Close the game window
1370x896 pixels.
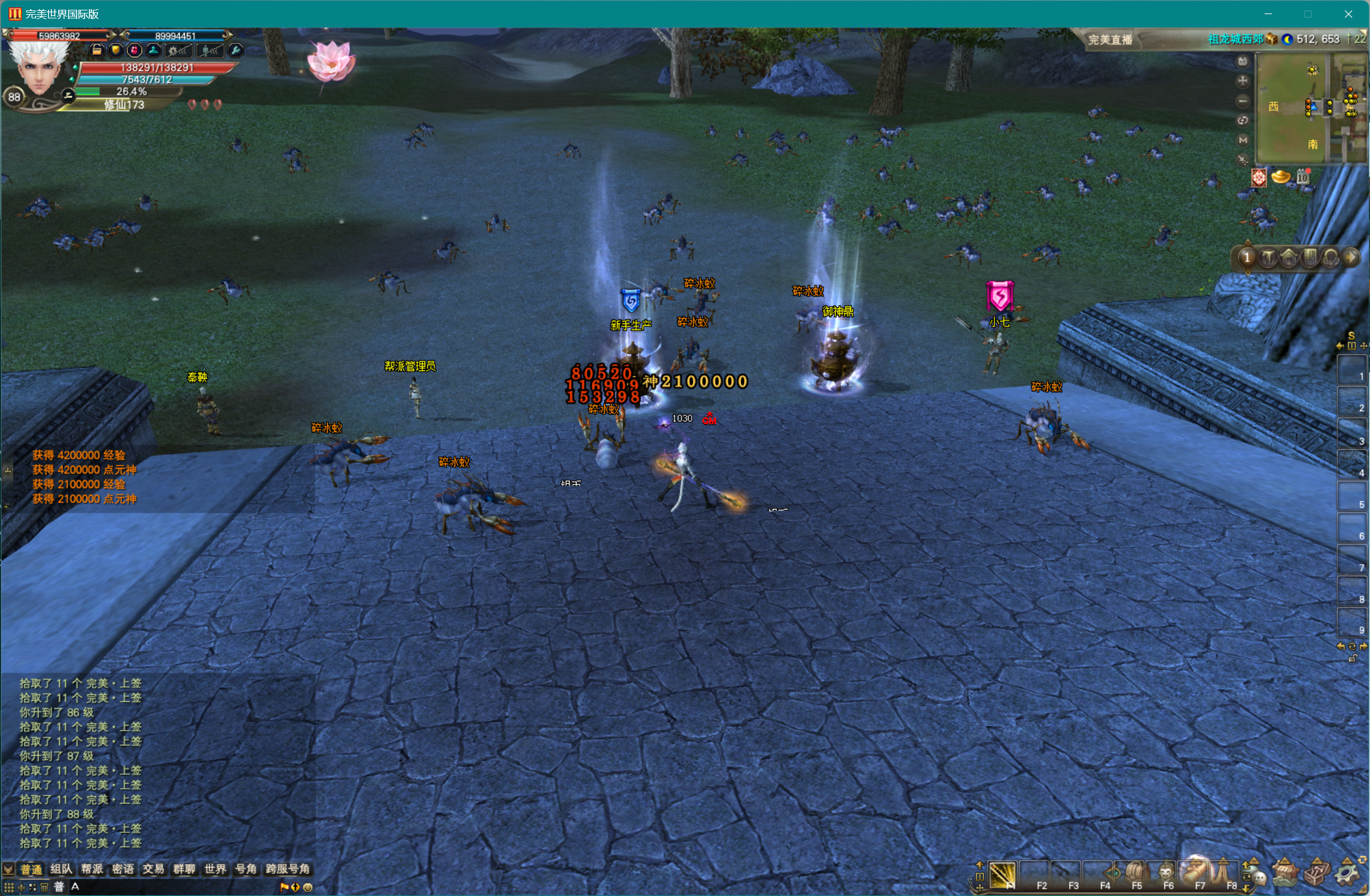coord(1348,14)
